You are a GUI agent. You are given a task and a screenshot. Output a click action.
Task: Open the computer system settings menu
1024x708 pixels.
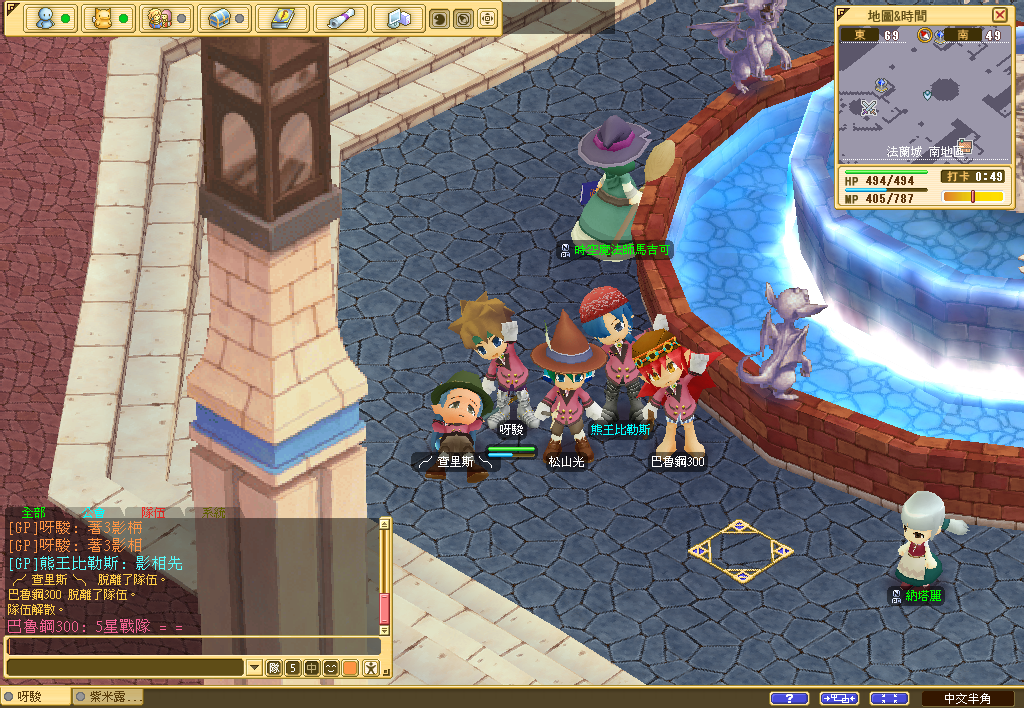[398, 19]
